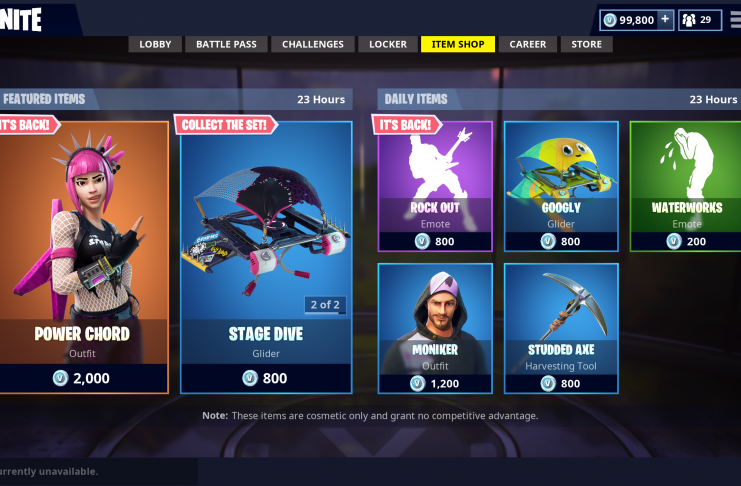Screen dimensions: 741x486
Task: Choose the Stage Dive glider
Action: point(266,256)
